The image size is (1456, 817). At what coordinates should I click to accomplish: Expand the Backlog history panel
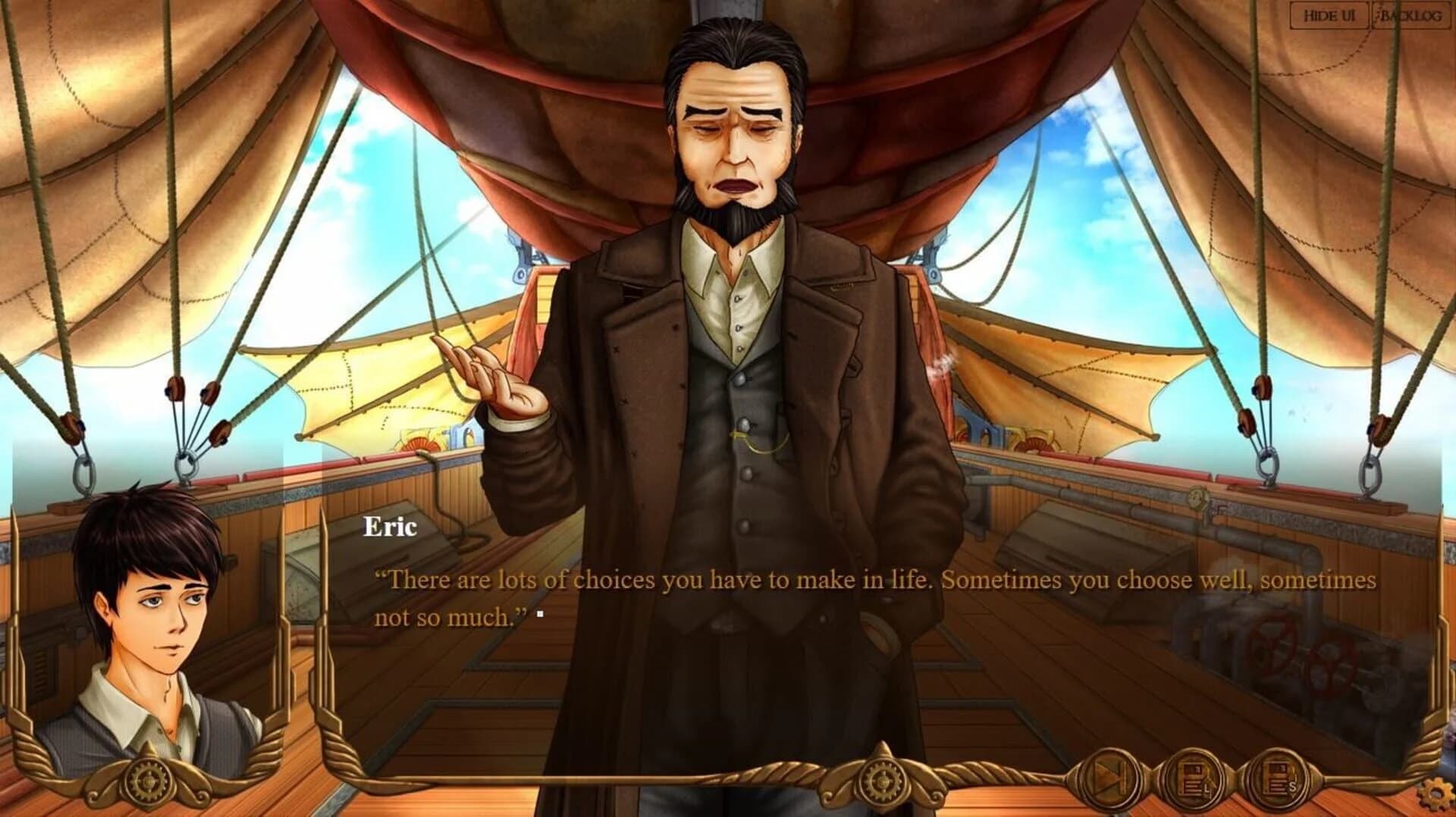(x=1413, y=14)
